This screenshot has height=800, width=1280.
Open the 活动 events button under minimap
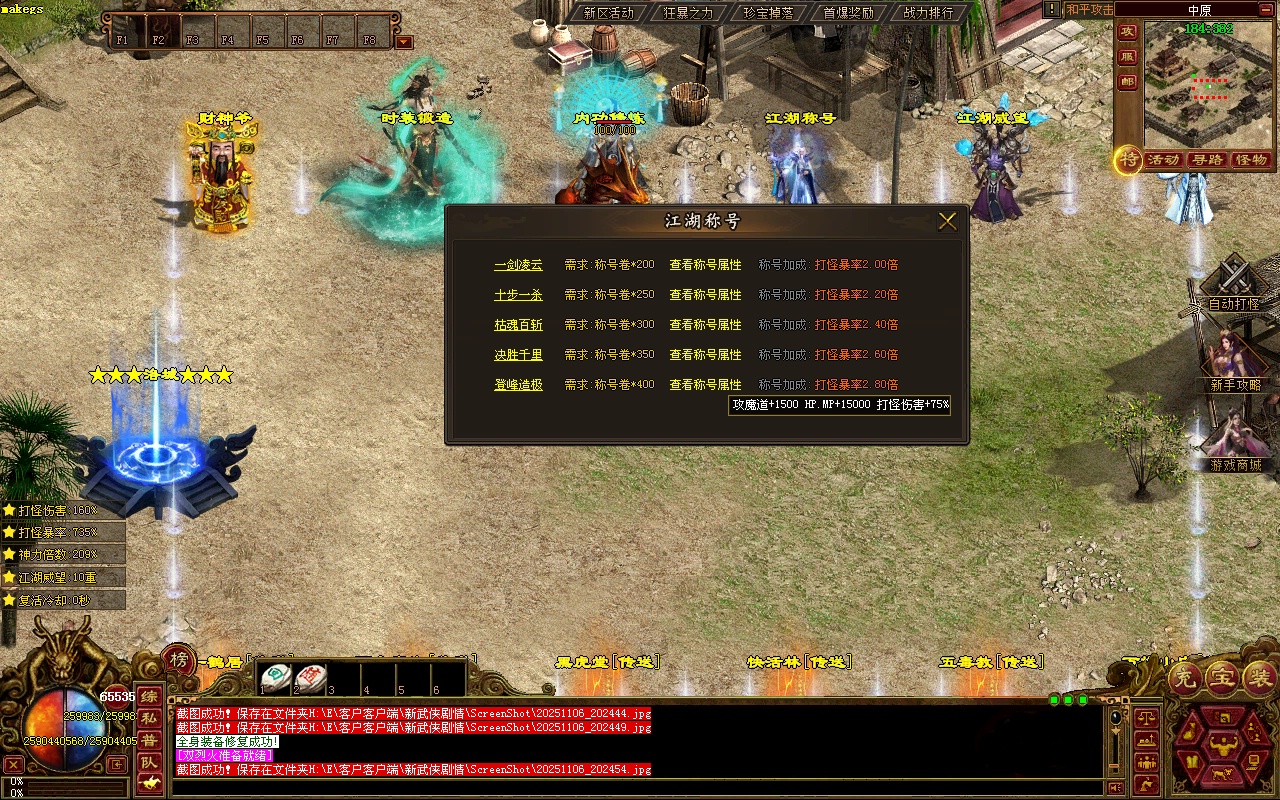click(x=1163, y=160)
